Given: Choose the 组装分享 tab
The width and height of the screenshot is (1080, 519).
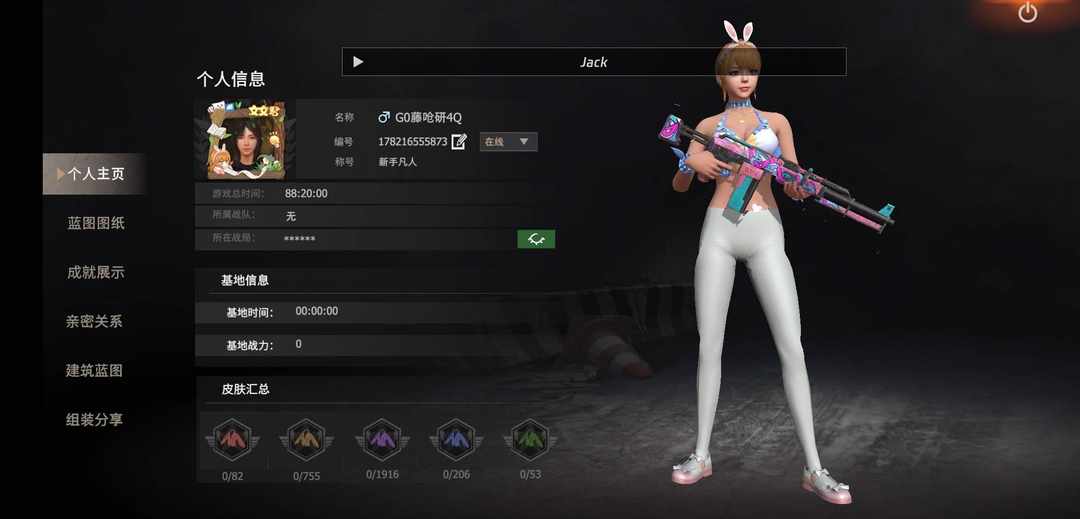Looking at the screenshot, I should (94, 420).
